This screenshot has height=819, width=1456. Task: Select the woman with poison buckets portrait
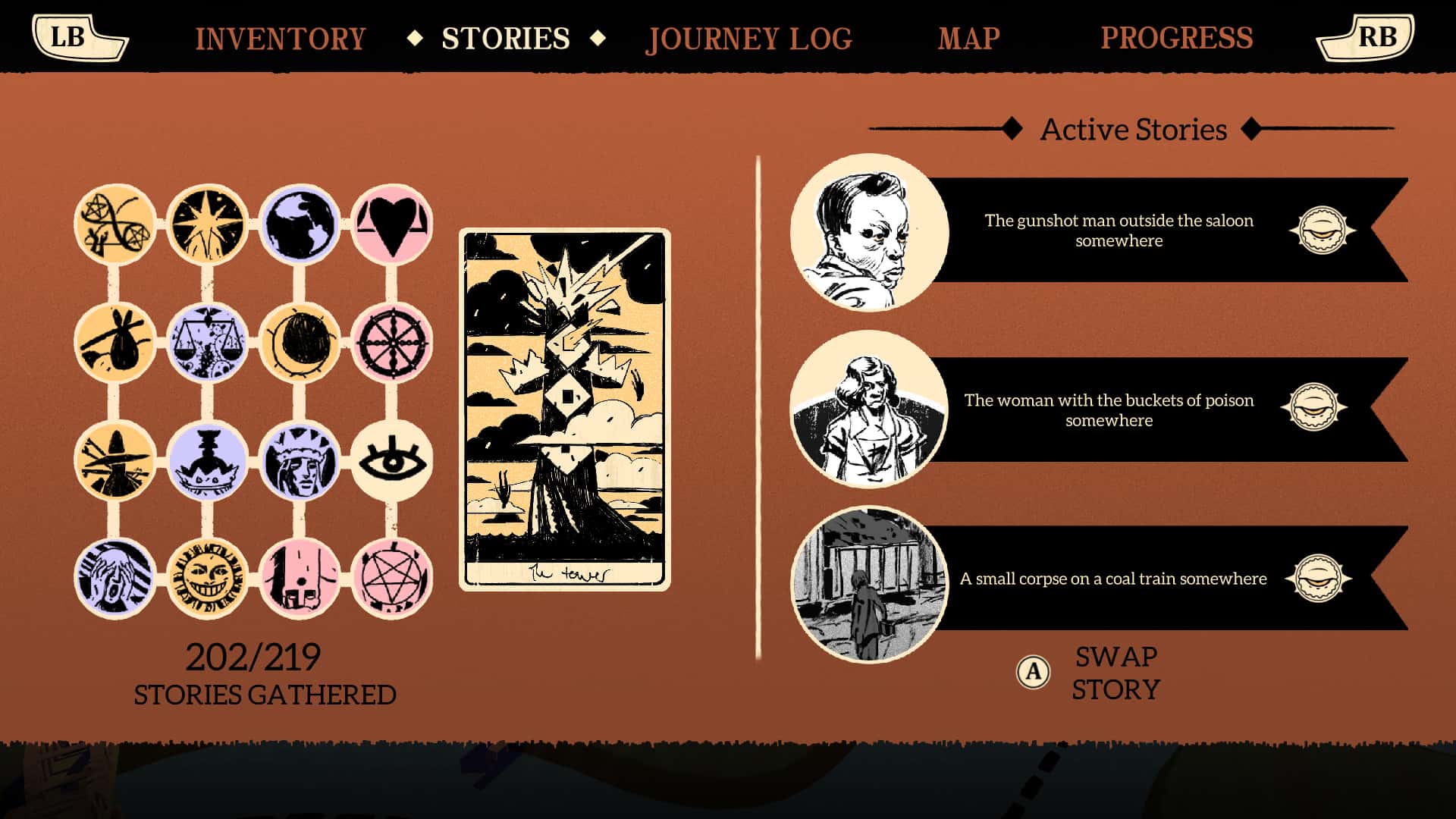867,409
